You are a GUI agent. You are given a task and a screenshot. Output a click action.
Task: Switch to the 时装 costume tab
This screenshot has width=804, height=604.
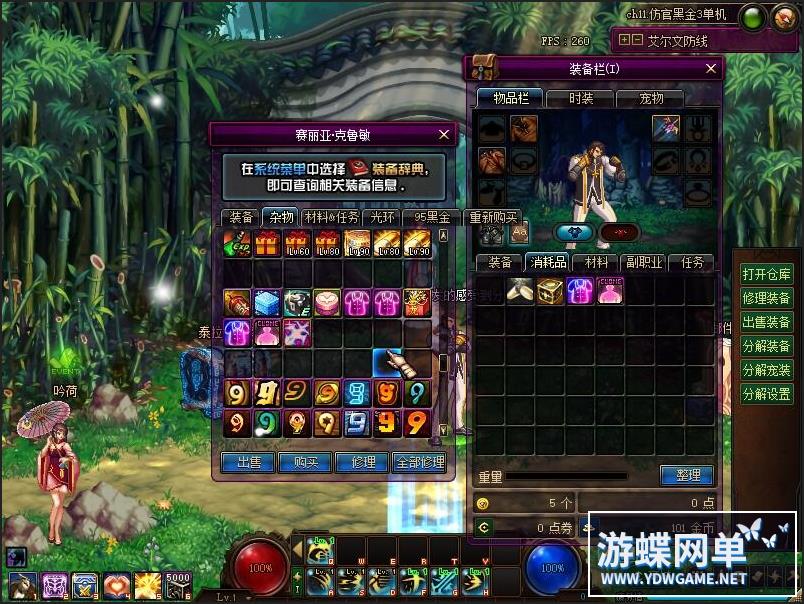click(581, 98)
